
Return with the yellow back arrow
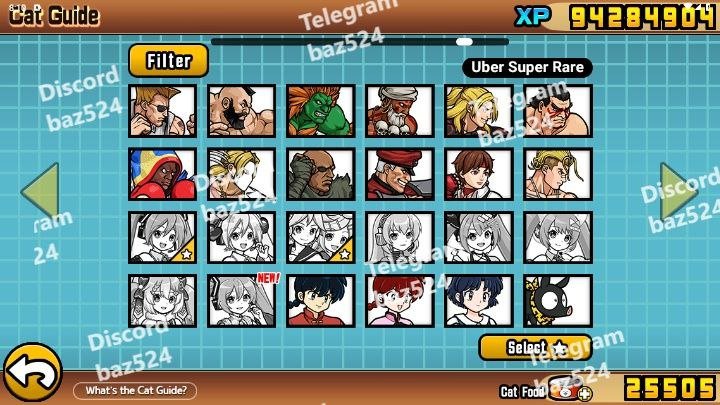click(32, 374)
